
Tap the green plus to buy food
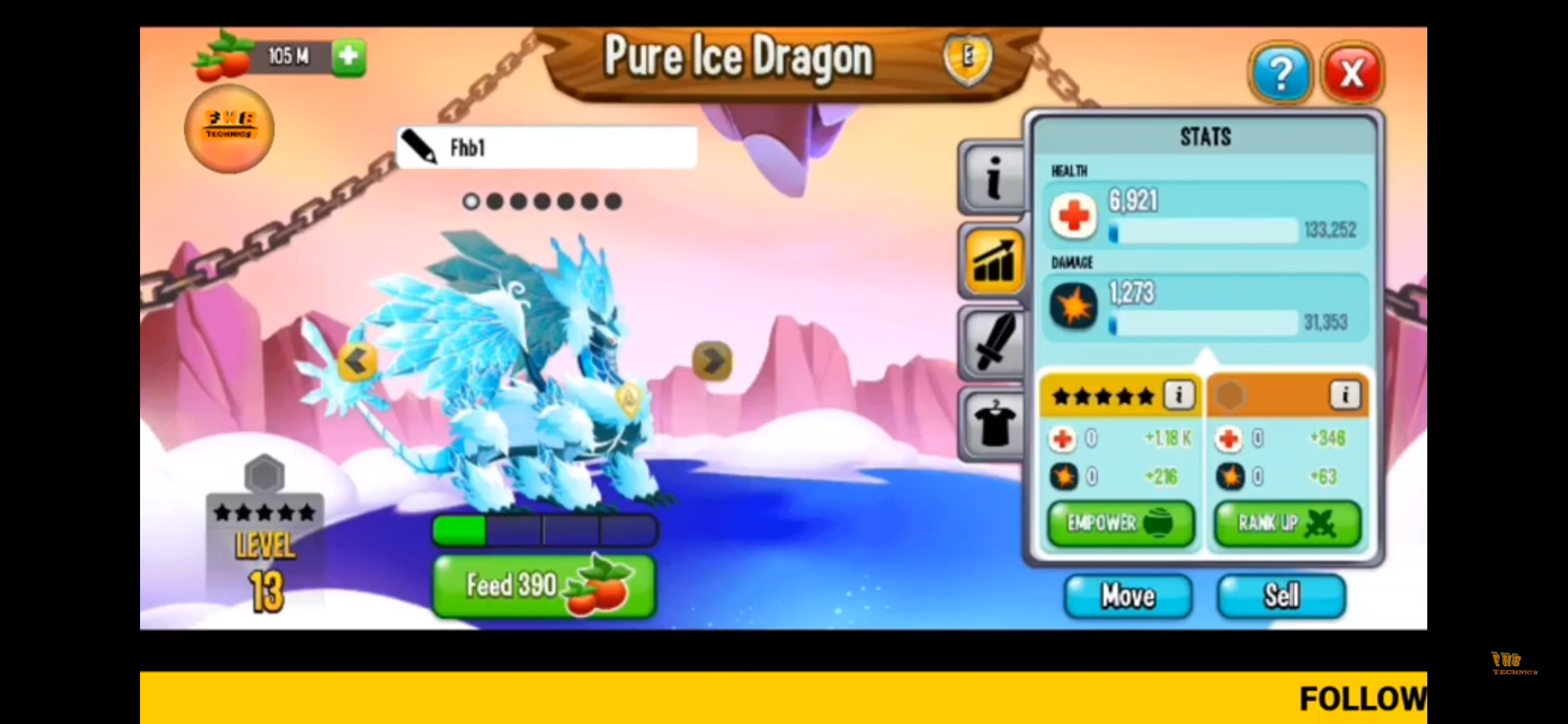pyautogui.click(x=348, y=58)
